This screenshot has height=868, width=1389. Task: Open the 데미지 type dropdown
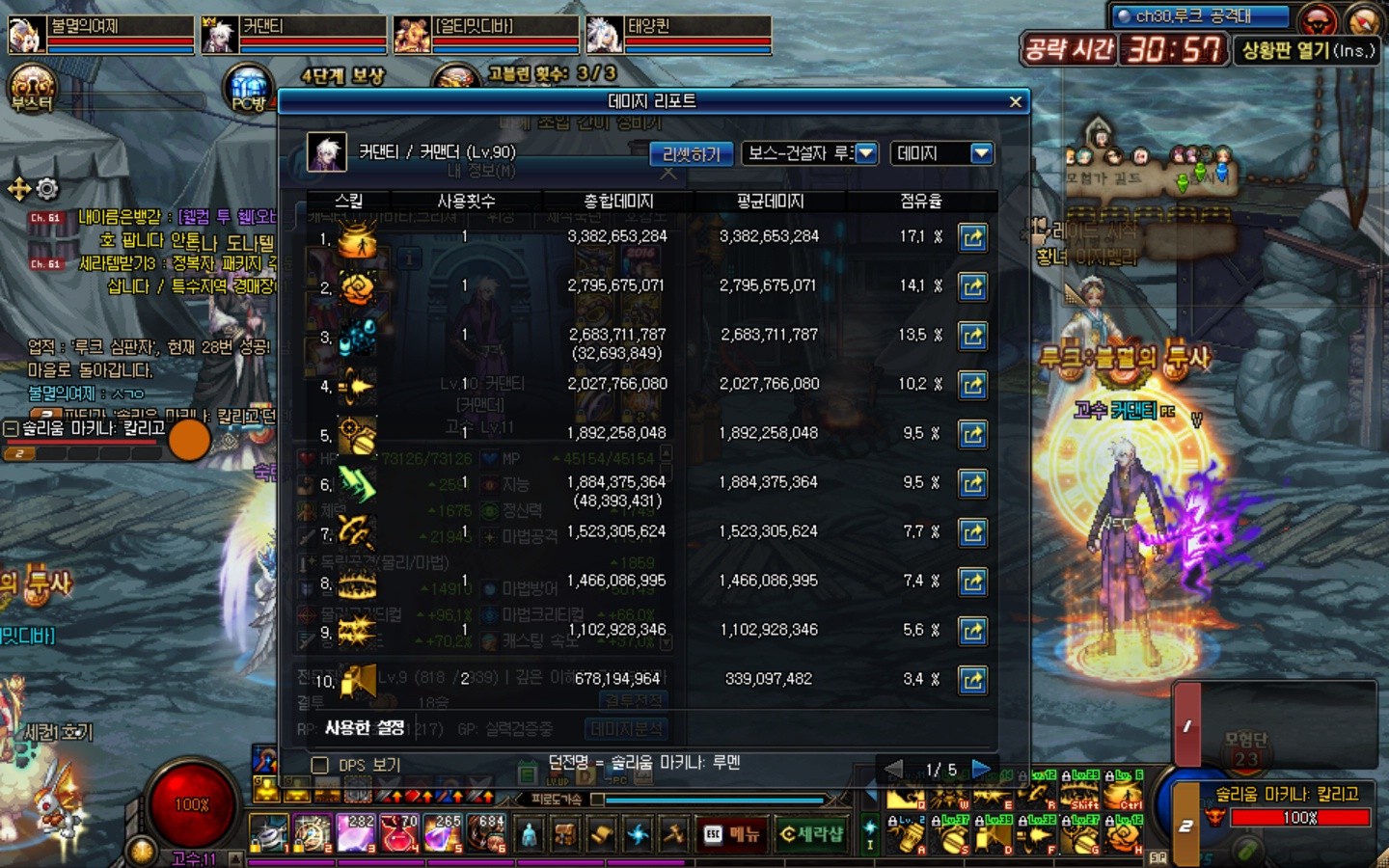981,153
